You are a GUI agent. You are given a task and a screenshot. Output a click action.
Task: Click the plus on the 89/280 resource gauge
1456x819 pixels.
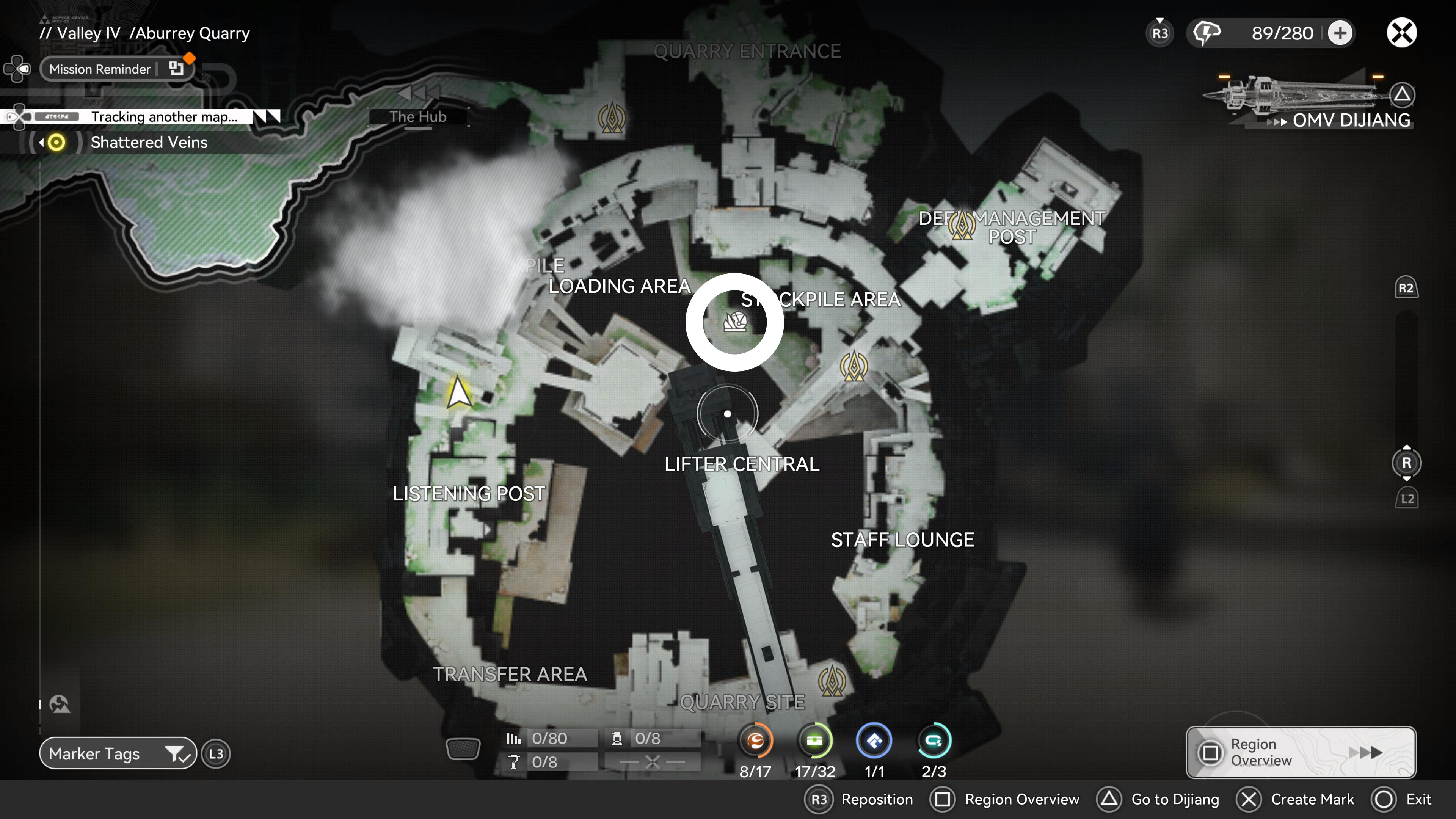(1340, 33)
